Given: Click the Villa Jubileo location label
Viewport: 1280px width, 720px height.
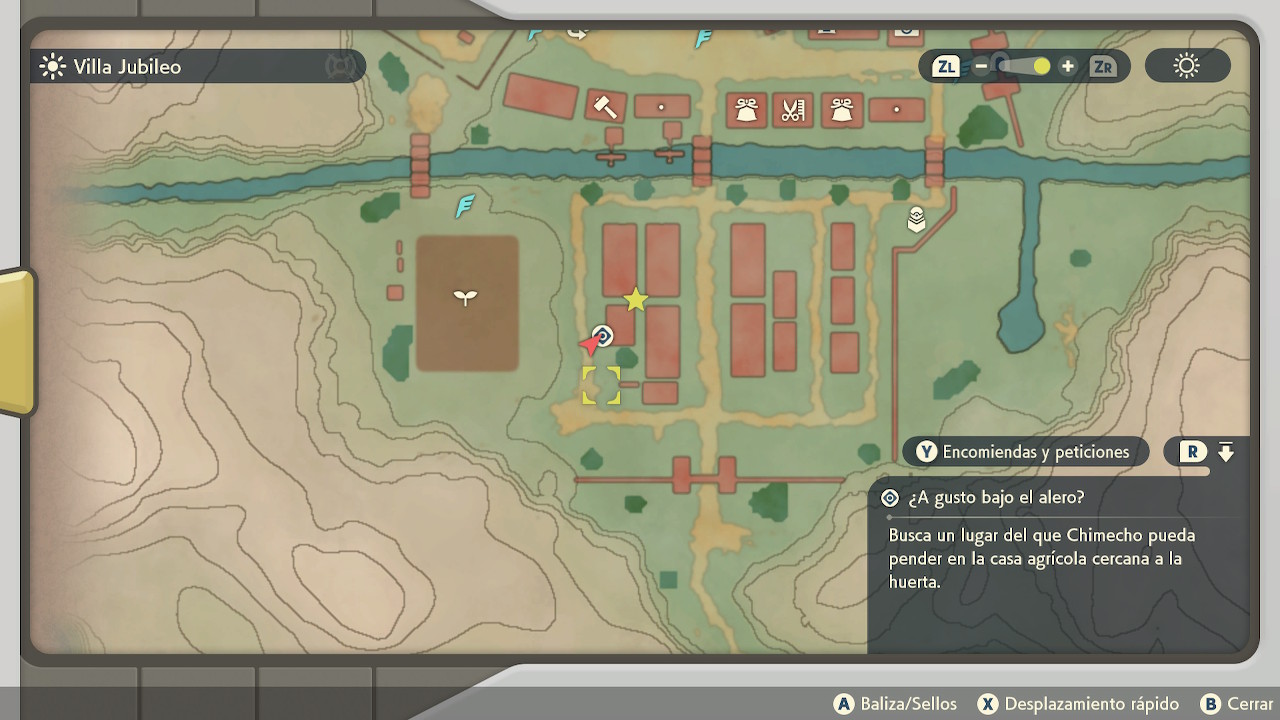Looking at the screenshot, I should pyautogui.click(x=127, y=67).
